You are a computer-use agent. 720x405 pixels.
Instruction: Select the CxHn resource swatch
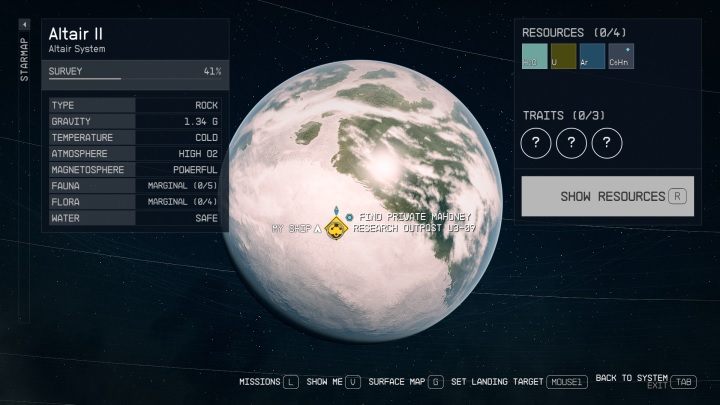621,57
